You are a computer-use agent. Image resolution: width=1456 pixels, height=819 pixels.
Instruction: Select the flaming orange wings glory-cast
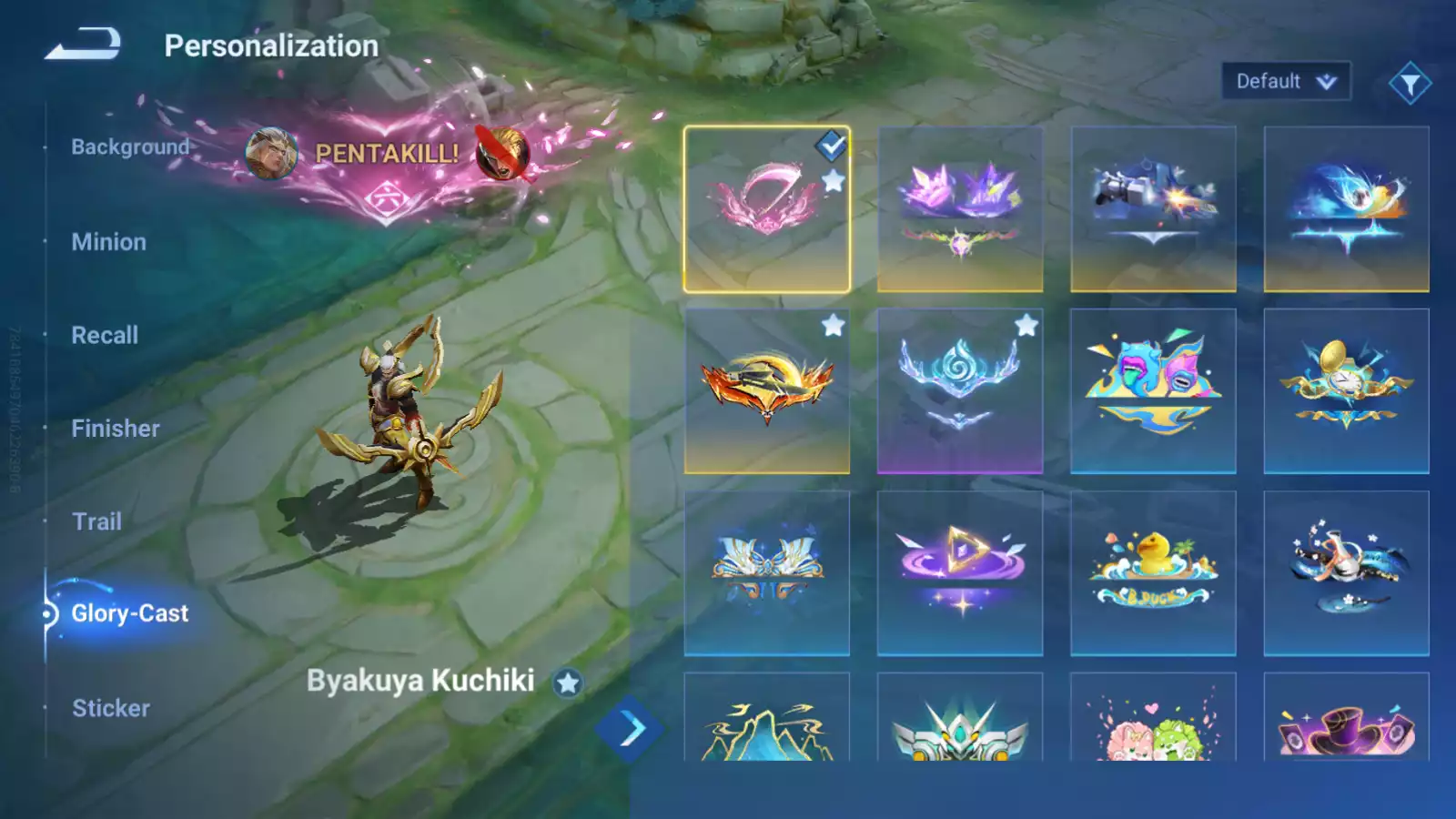[769, 391]
